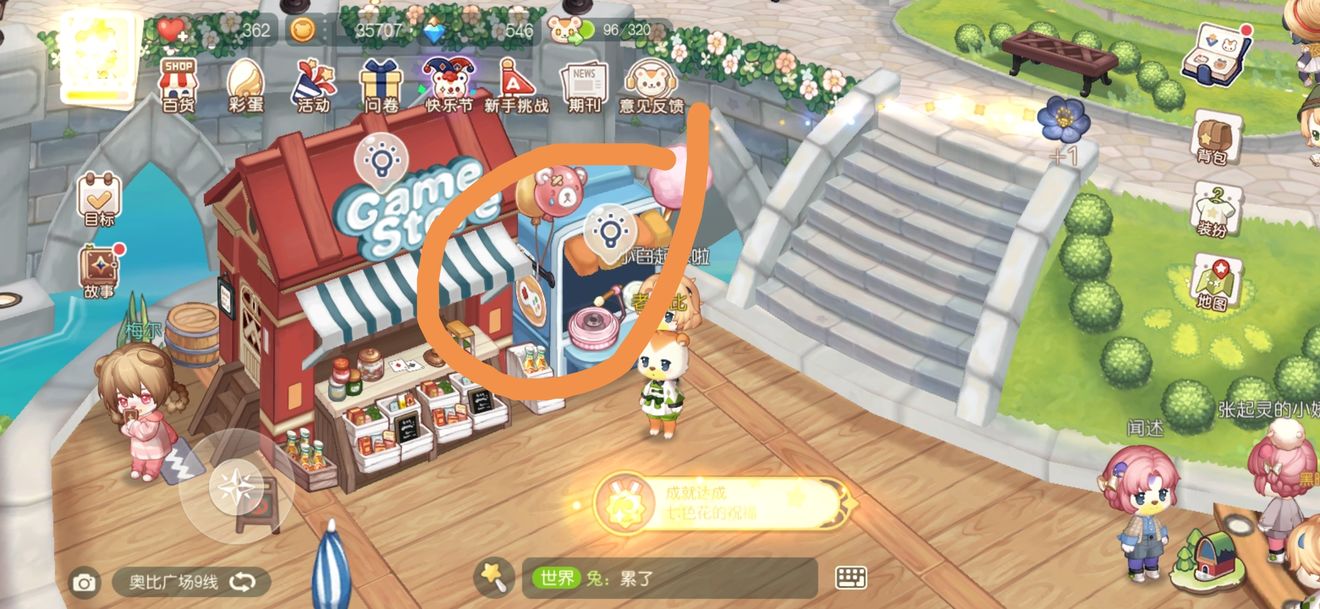The height and width of the screenshot is (609, 1320).
Task: Open the collection case icon with red dot
Action: coord(1210,54)
